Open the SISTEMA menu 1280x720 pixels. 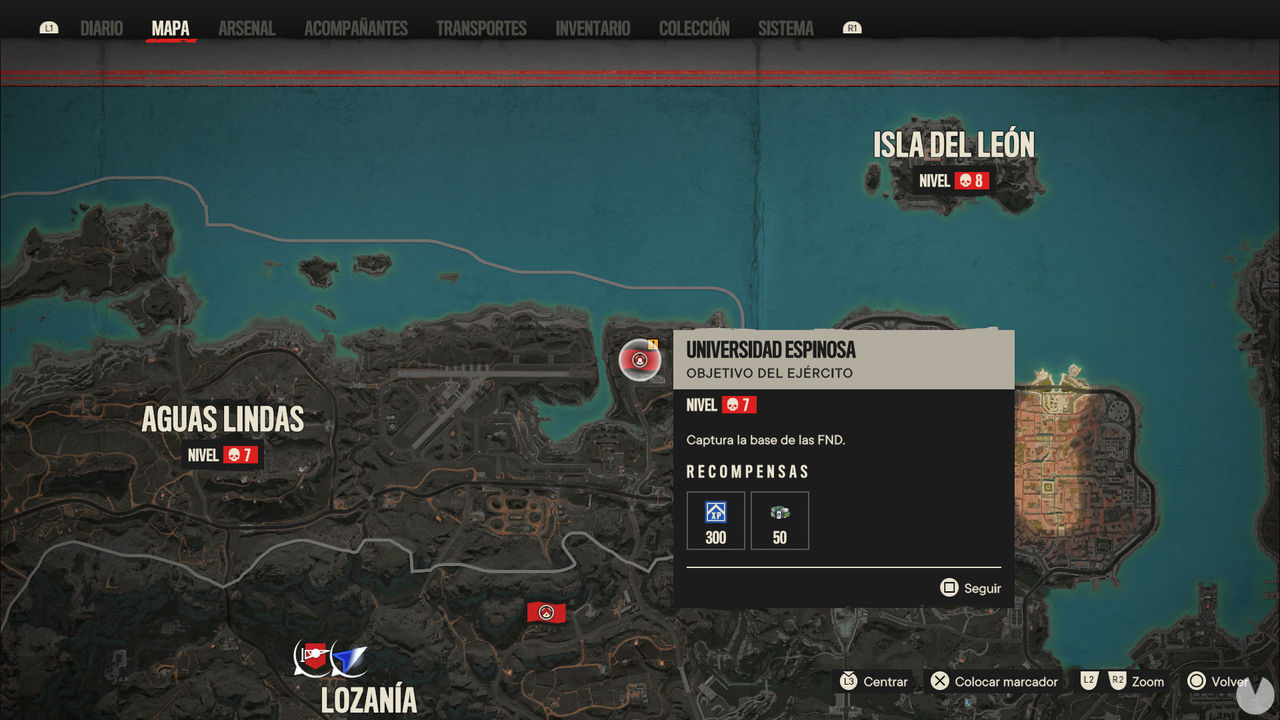[785, 28]
